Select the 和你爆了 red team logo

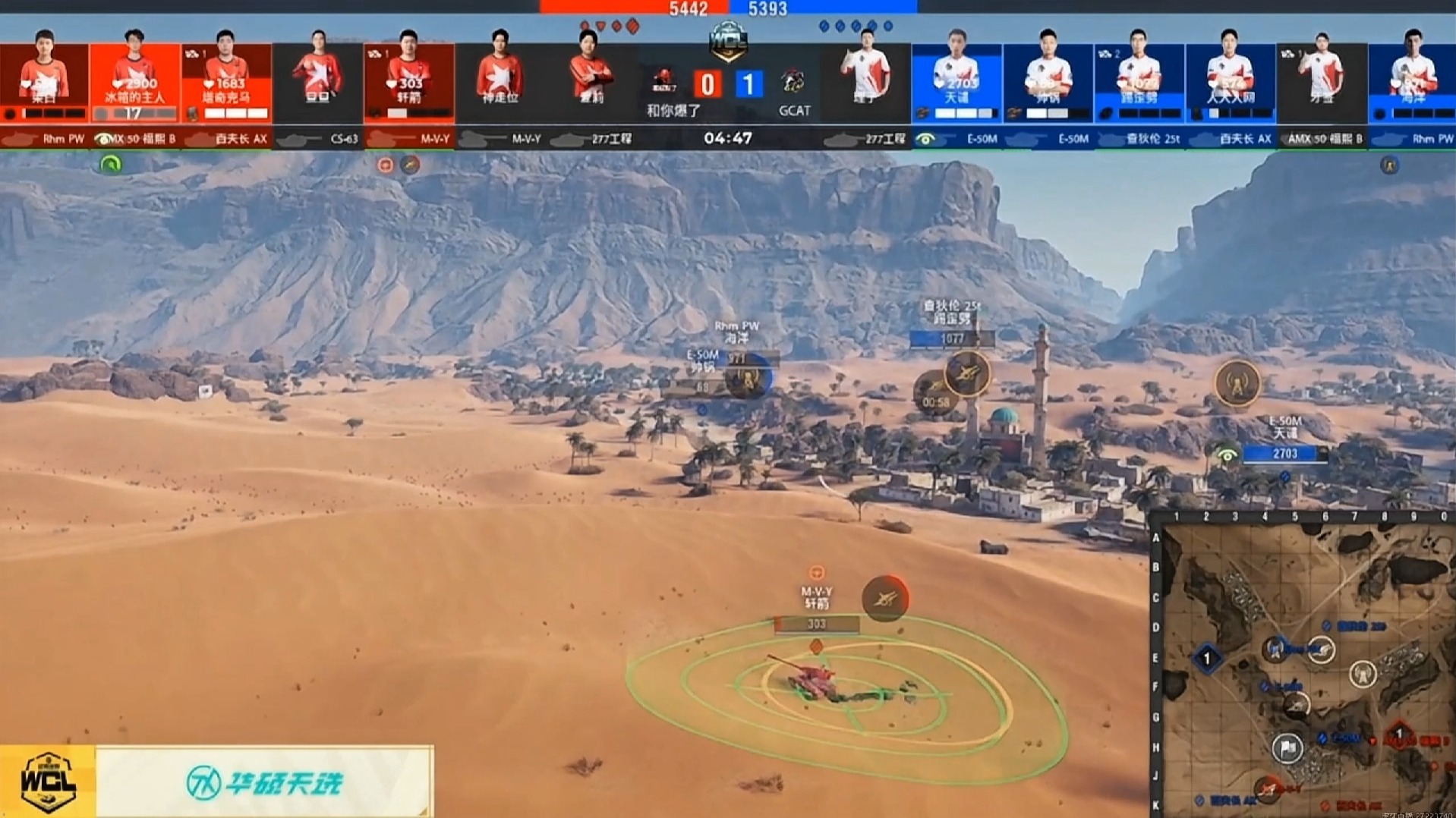(665, 80)
